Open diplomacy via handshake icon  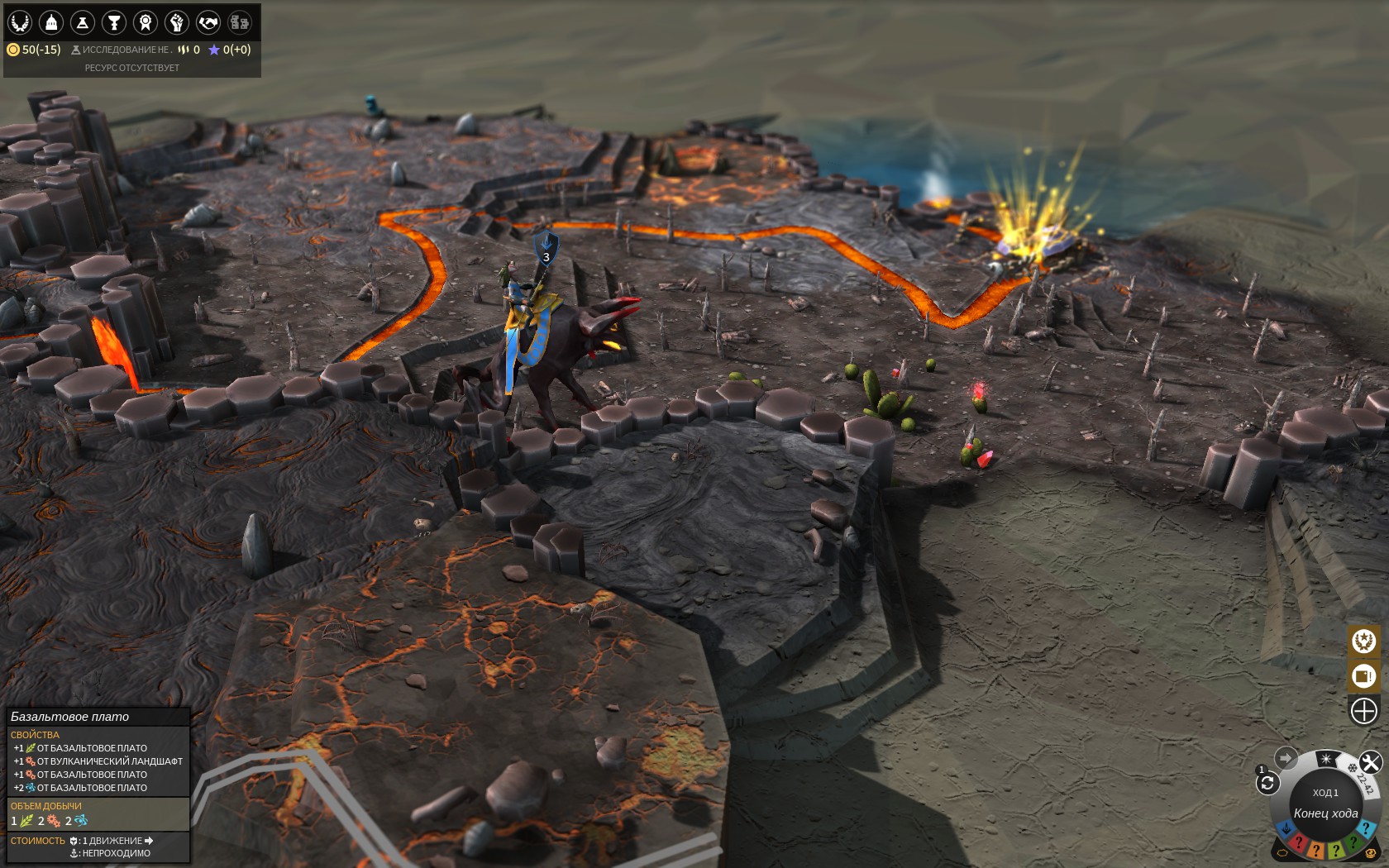pyautogui.click(x=207, y=22)
